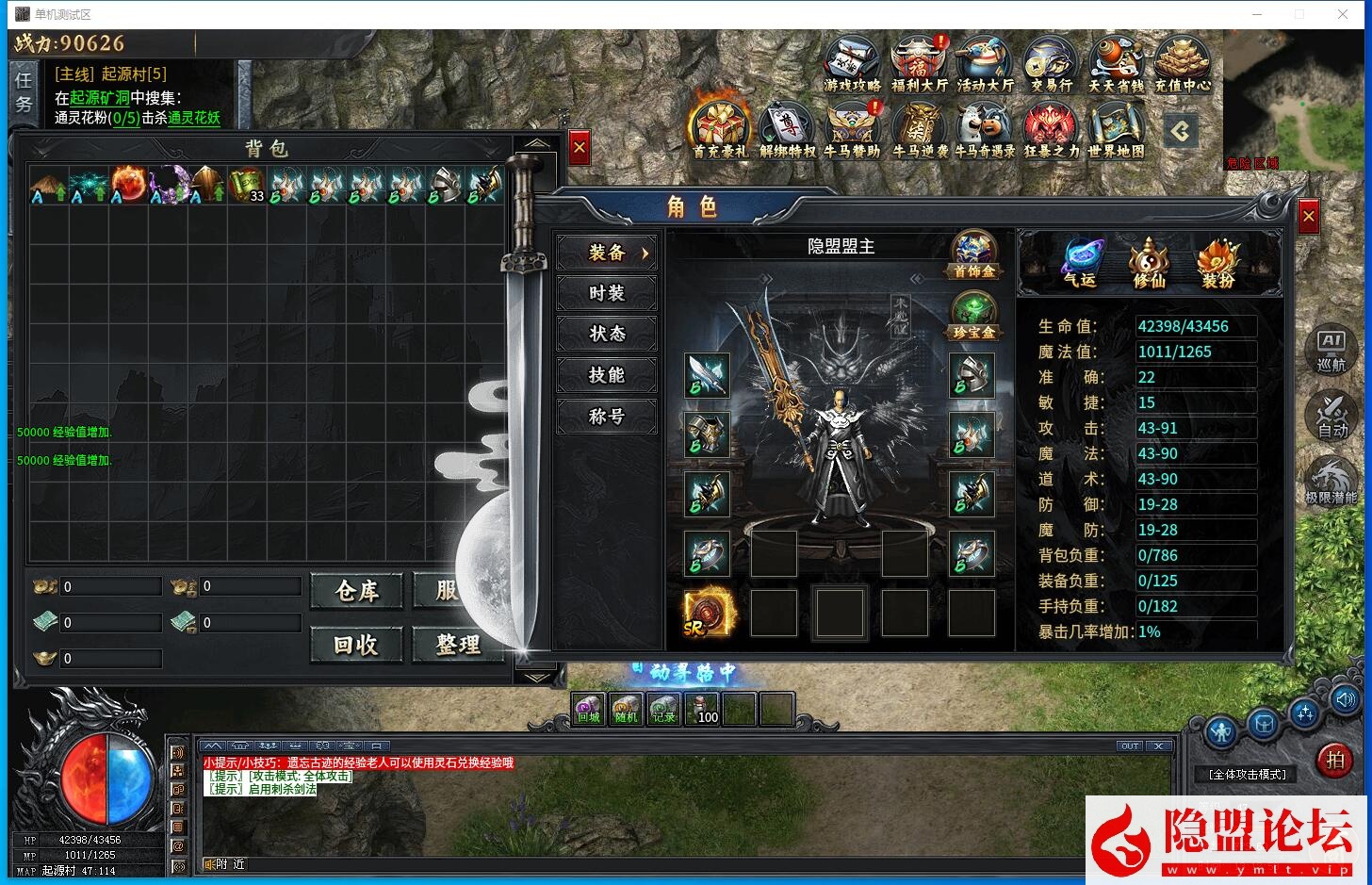Open the 装扮 dress-up icon

pyautogui.click(x=1217, y=263)
